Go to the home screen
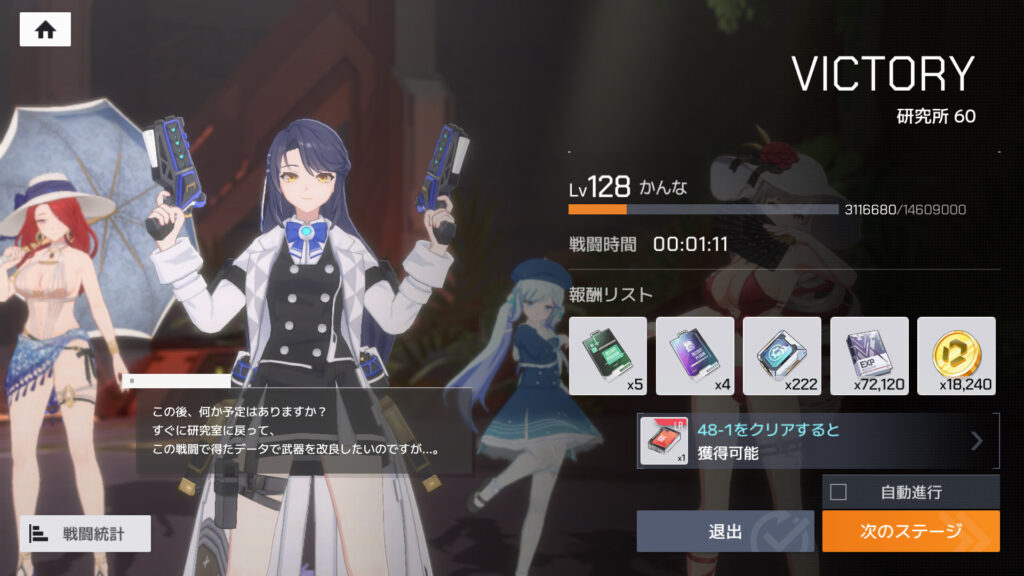Screen dimensions: 1024x576 tap(45, 30)
